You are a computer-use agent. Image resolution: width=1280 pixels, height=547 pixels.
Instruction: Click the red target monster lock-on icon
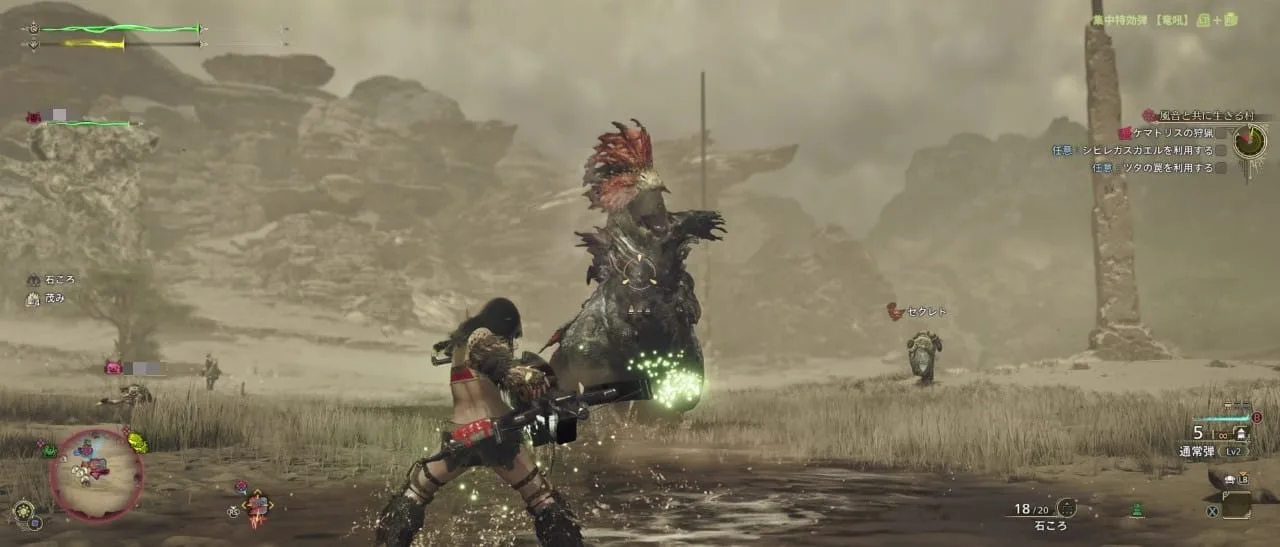[x=258, y=506]
